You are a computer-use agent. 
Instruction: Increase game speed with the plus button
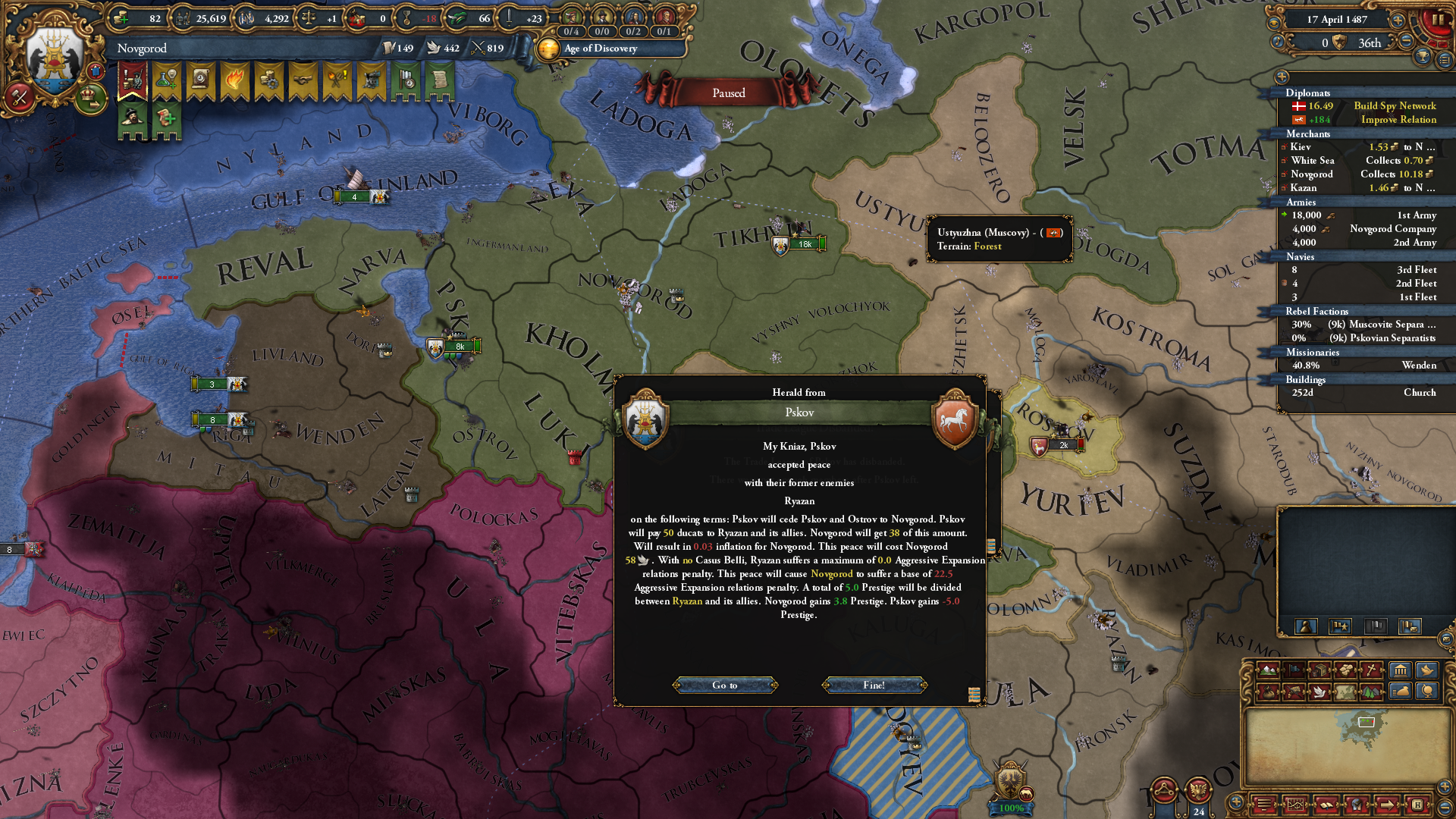[1398, 20]
